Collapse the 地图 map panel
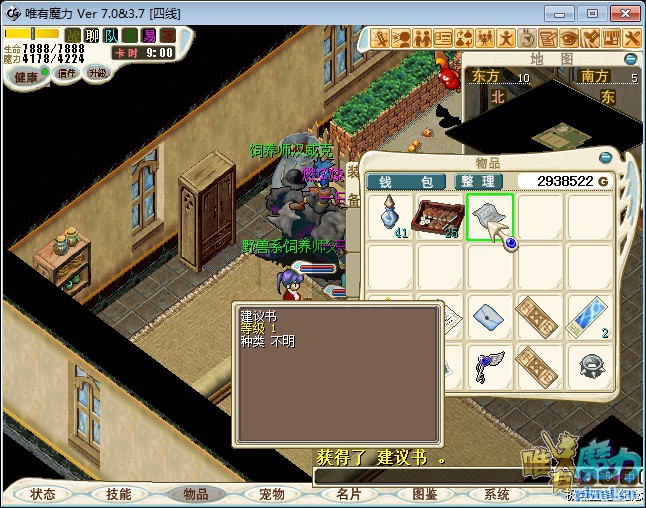The height and width of the screenshot is (508, 646). pyautogui.click(x=632, y=57)
